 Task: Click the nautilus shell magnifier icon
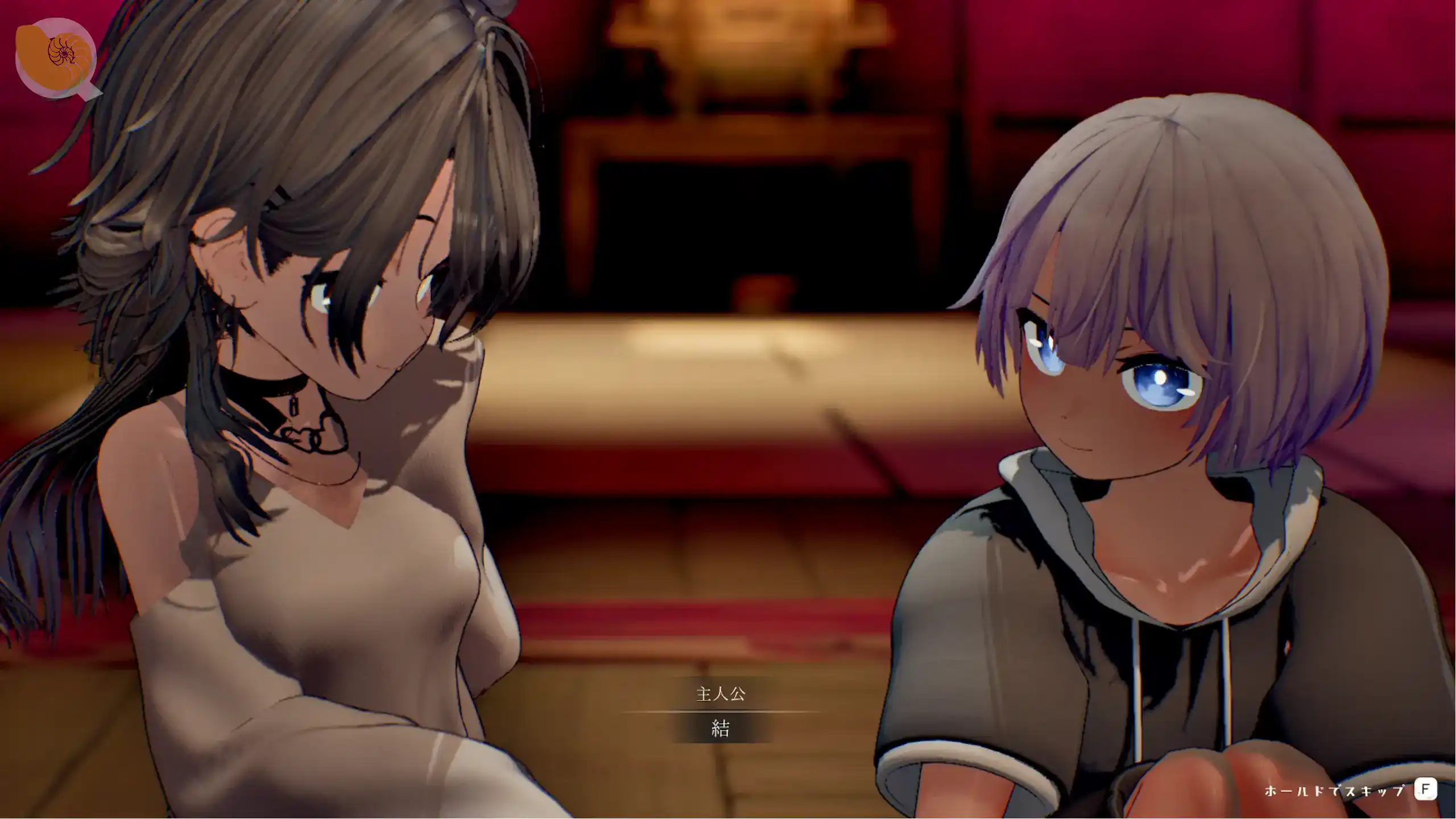tap(56, 57)
